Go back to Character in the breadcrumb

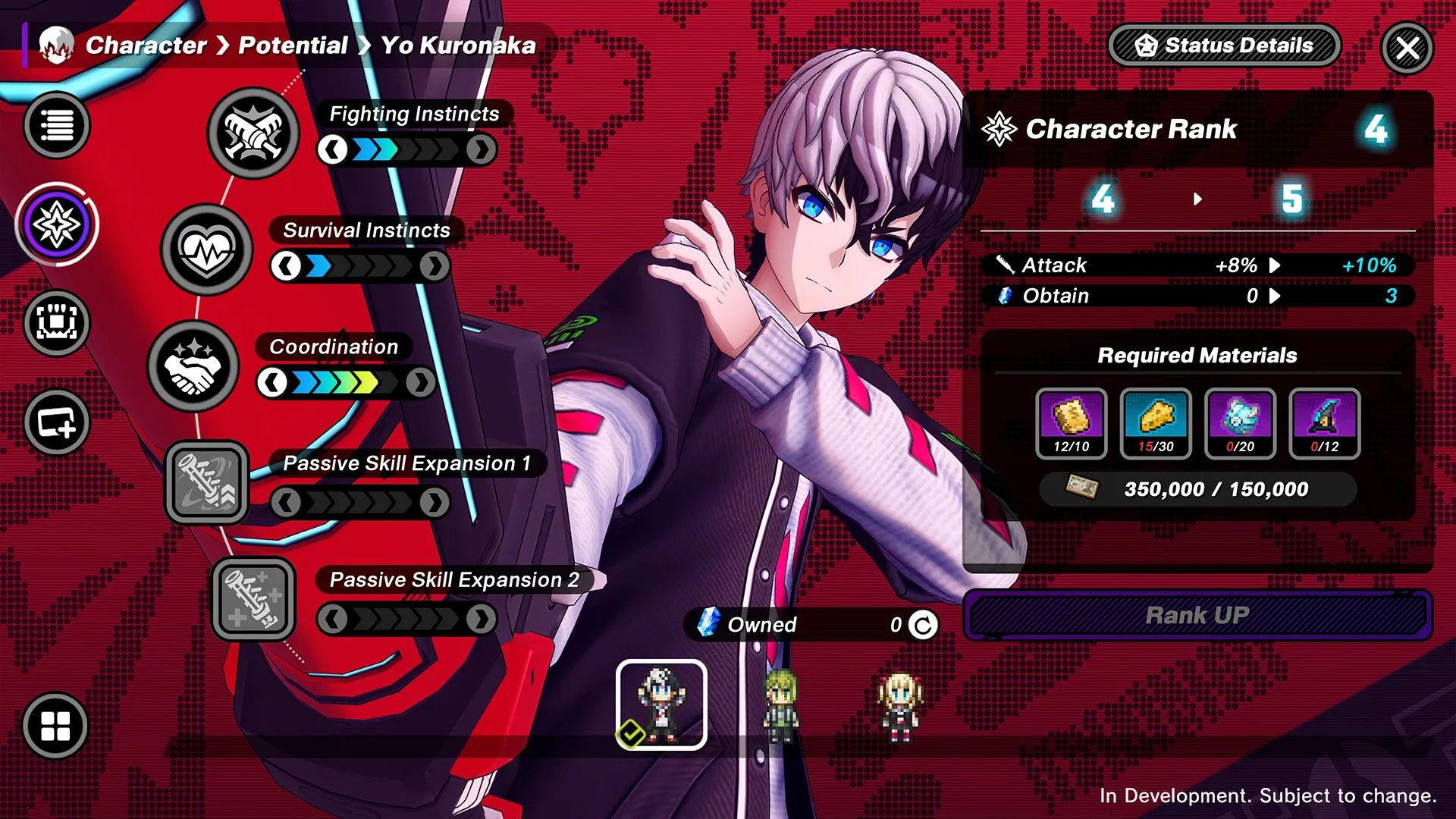[146, 45]
